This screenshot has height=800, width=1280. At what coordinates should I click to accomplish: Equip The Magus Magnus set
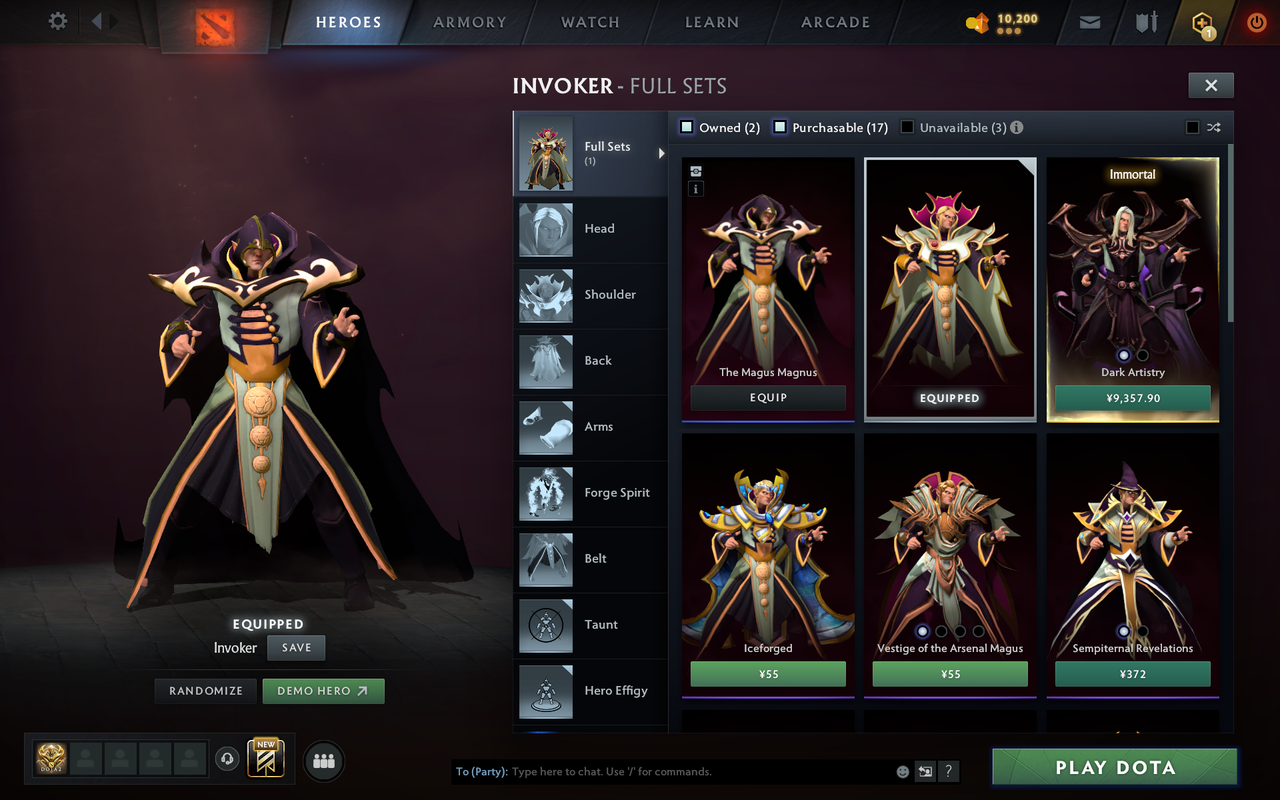click(x=767, y=397)
